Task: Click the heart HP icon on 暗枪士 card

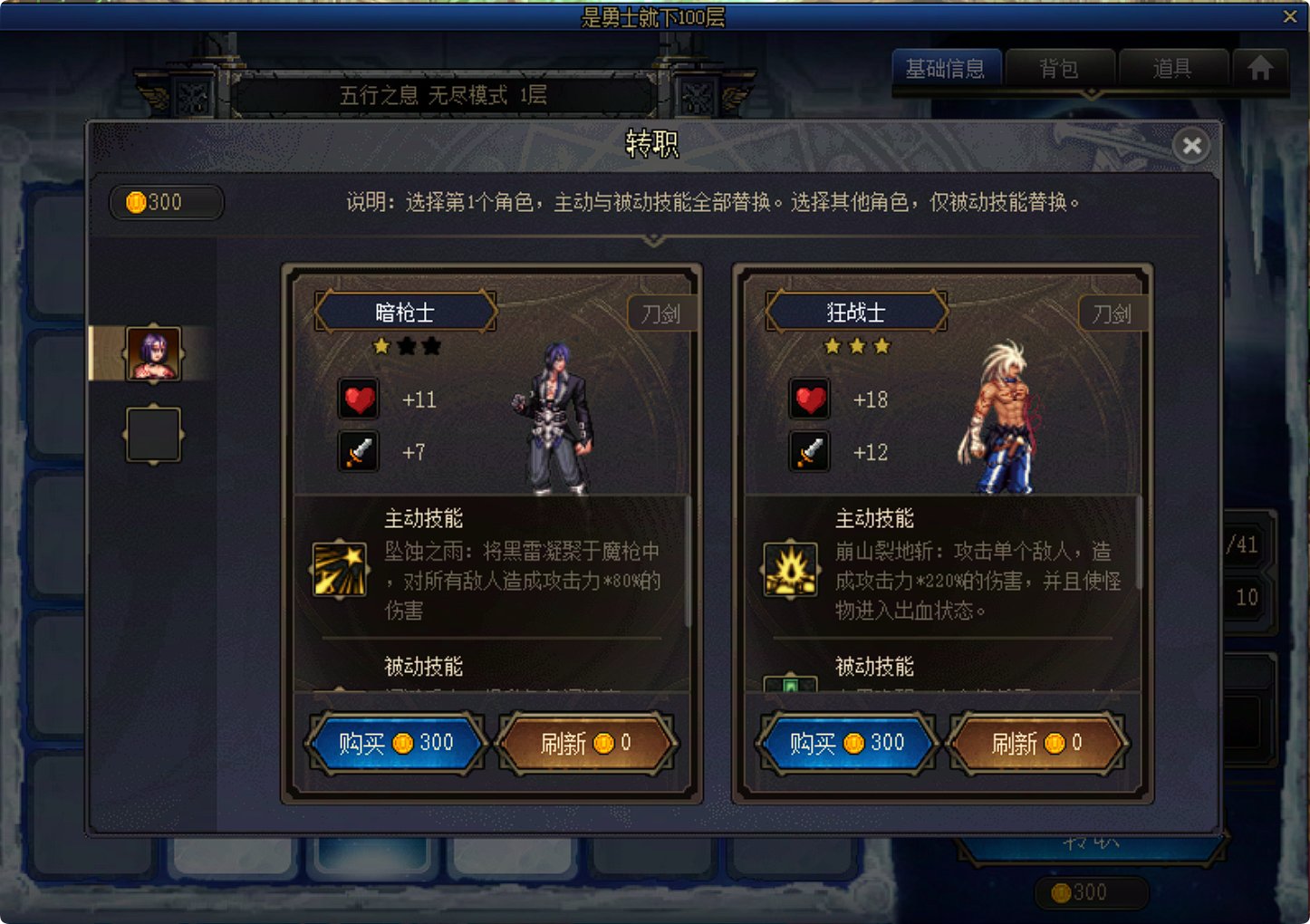Action: coord(359,399)
